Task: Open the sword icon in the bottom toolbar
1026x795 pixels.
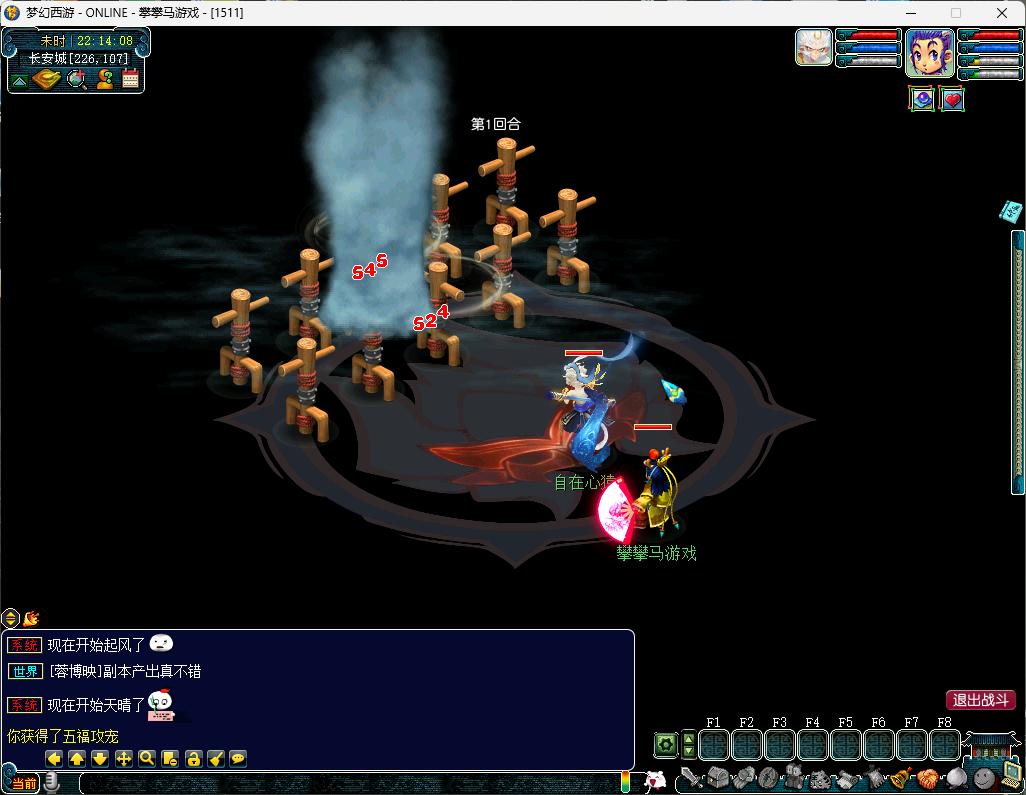Action: pos(691,778)
